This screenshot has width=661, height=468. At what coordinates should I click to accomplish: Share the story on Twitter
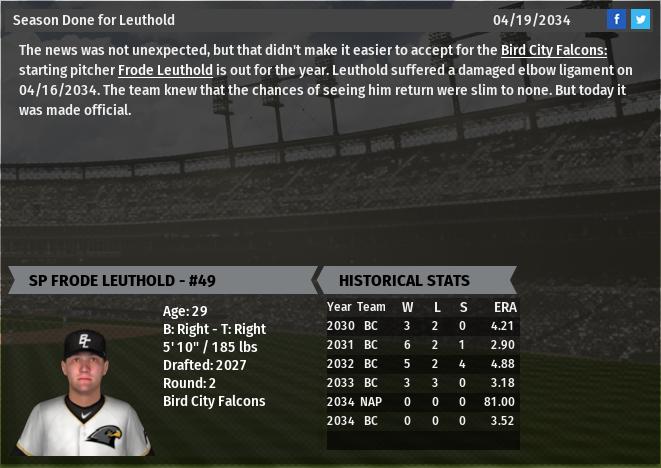[640, 19]
